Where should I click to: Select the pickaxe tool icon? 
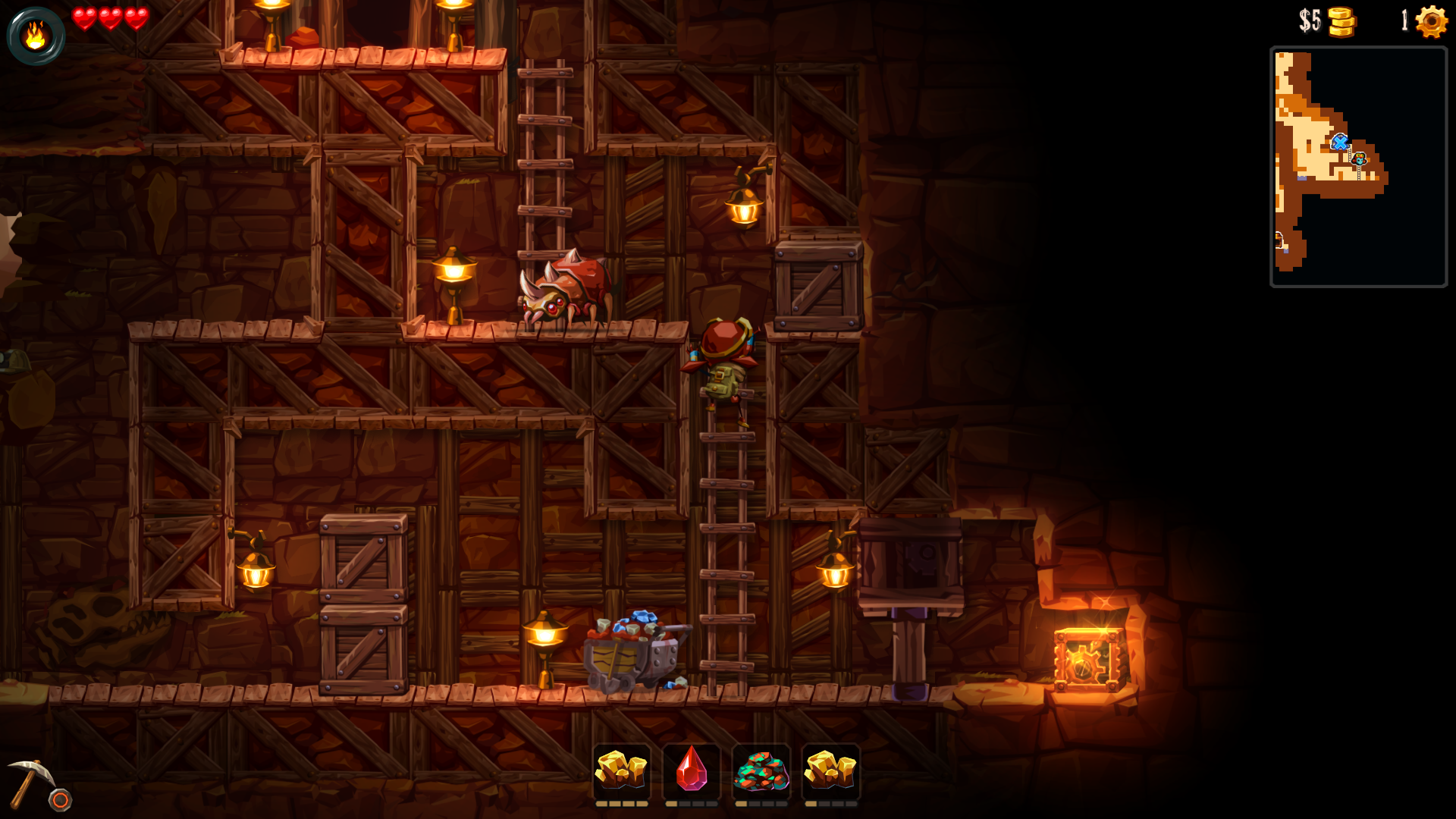30,783
